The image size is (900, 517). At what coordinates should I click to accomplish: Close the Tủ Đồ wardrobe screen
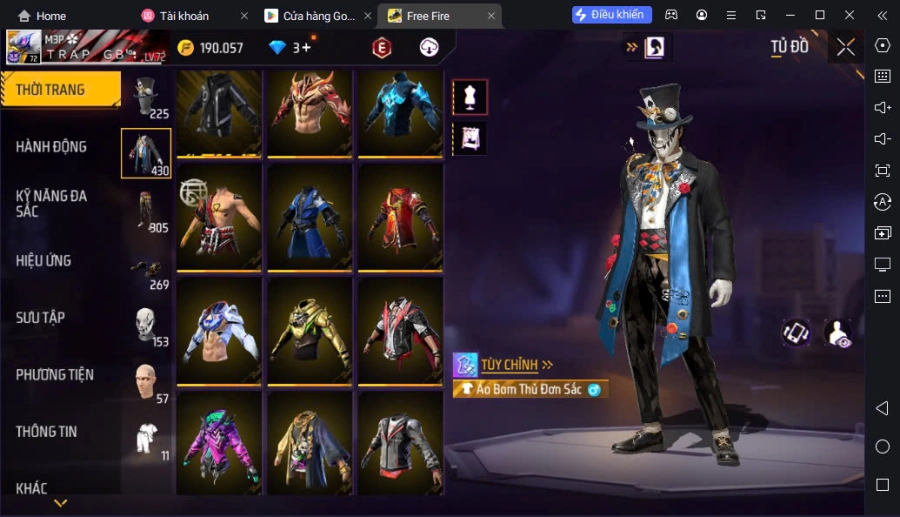846,47
